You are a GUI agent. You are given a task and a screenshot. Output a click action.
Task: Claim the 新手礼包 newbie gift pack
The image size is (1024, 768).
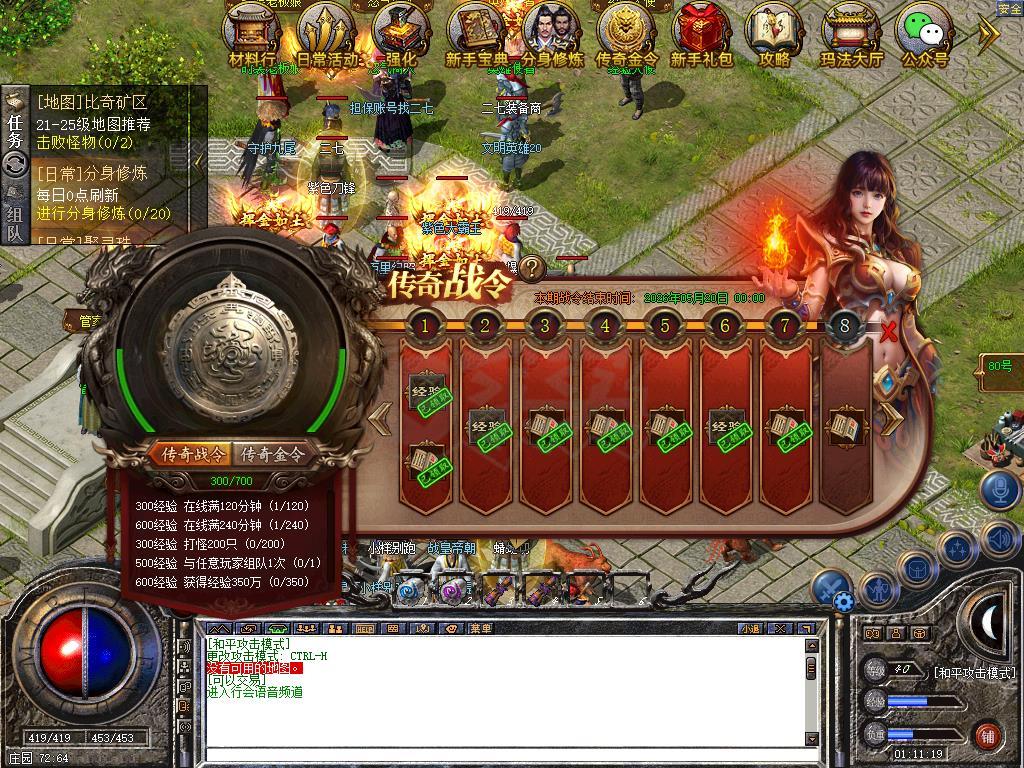click(701, 32)
